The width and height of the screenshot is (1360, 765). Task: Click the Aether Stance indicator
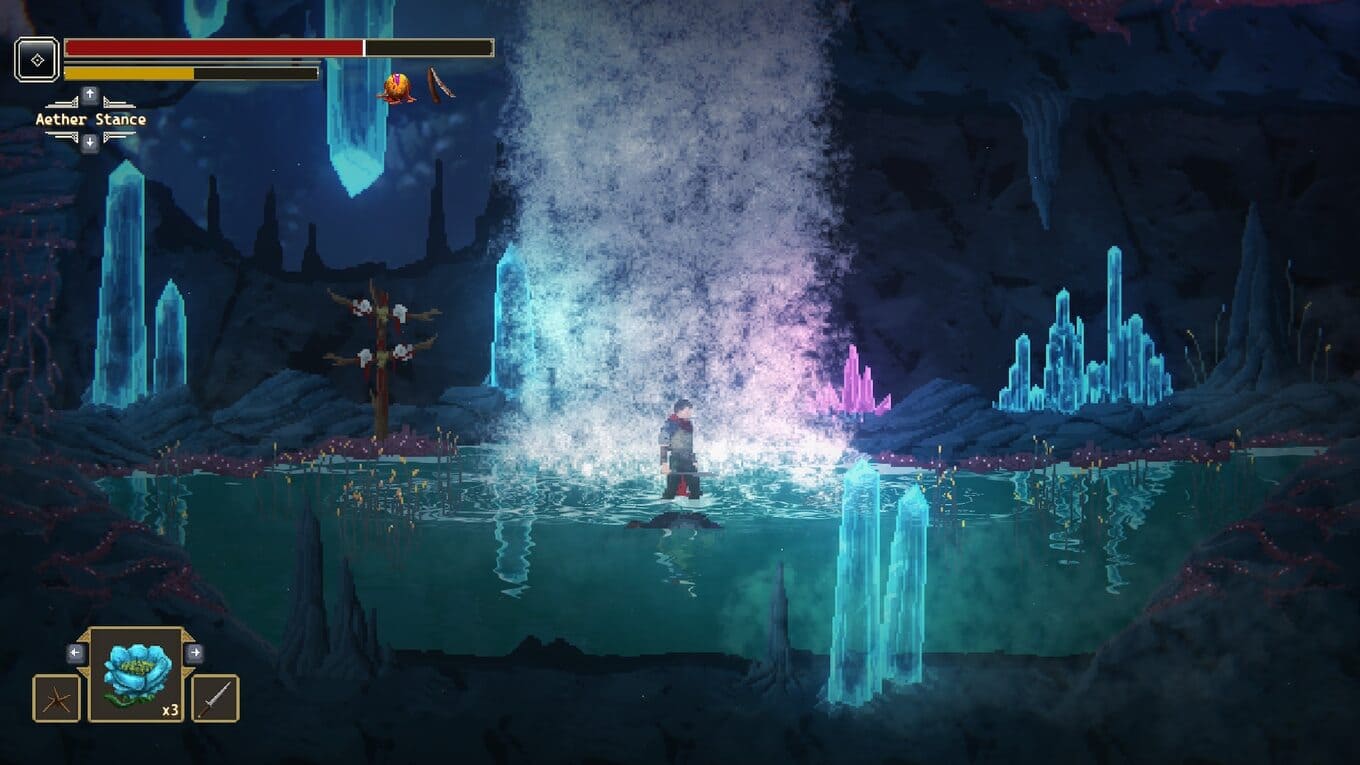90,120
